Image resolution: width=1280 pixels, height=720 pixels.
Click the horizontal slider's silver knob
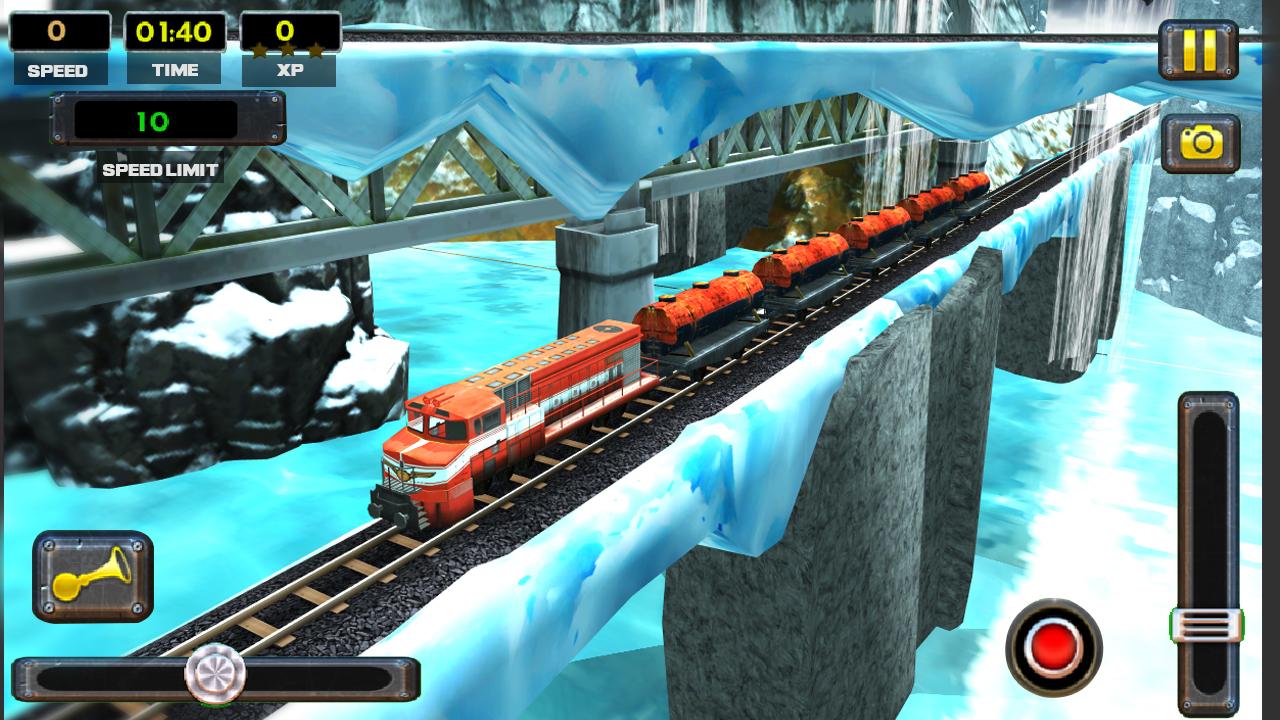tap(215, 673)
